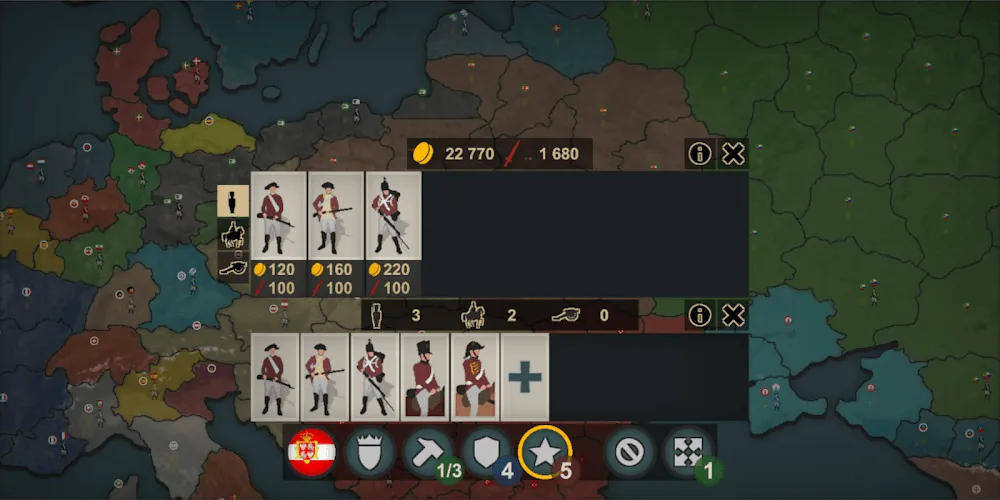Image resolution: width=1000 pixels, height=500 pixels.
Task: Open the hammer construction menu
Action: click(427, 453)
